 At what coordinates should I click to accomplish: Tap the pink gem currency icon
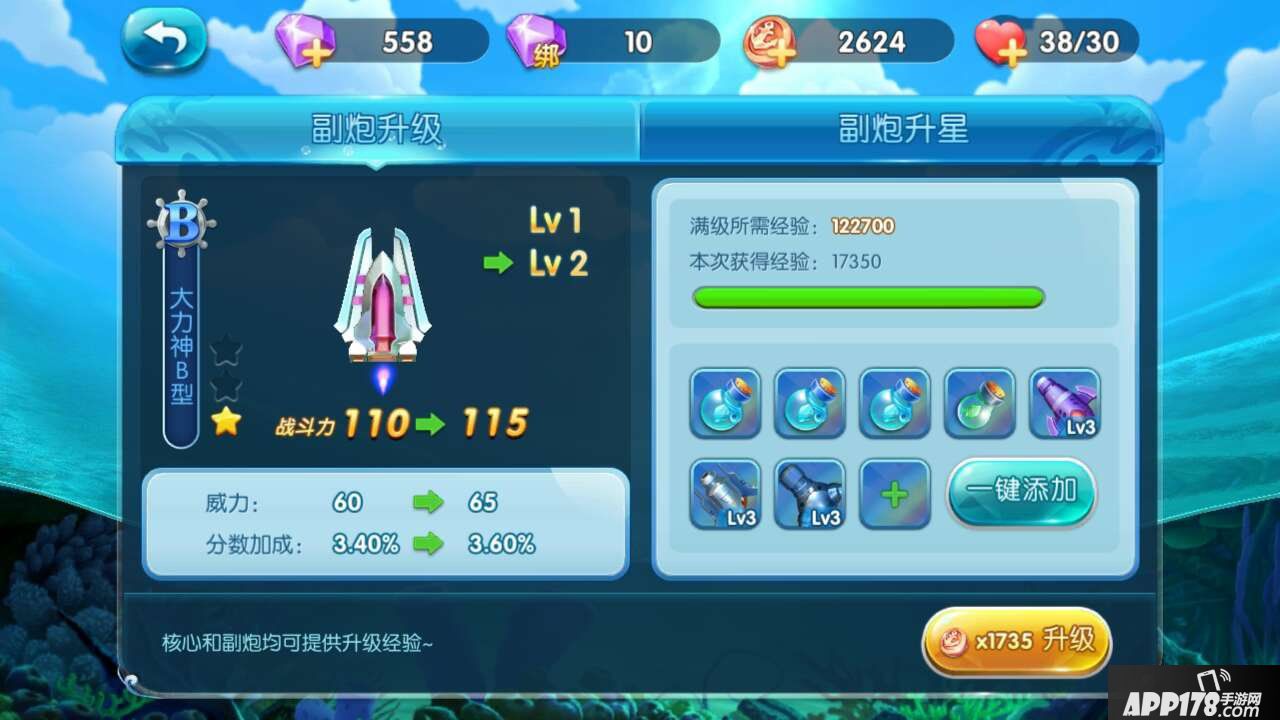pos(302,40)
